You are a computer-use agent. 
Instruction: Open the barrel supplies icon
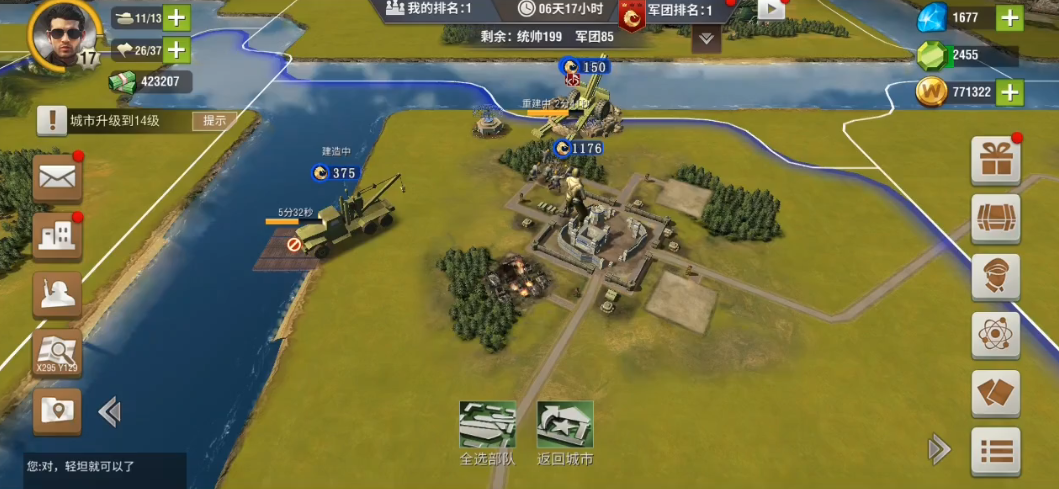[x=996, y=218]
